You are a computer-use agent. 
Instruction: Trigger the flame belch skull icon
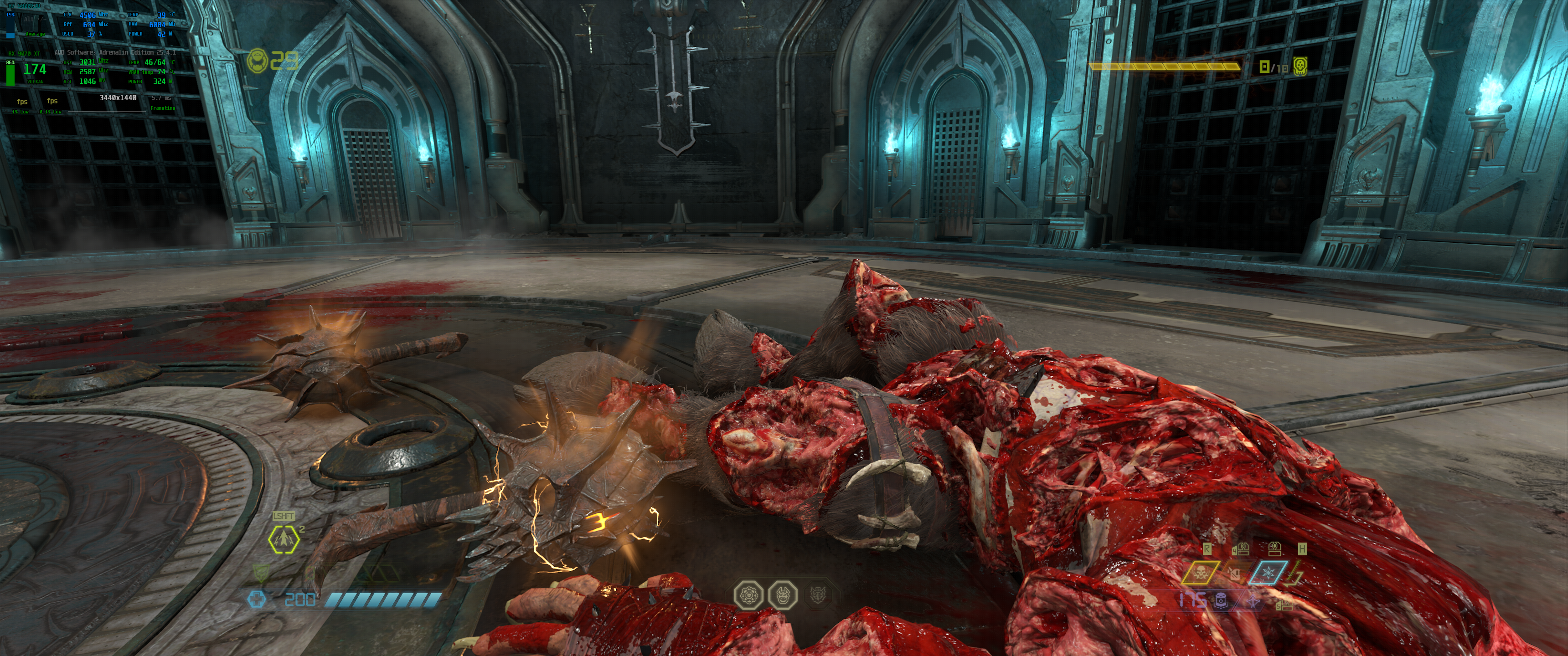[x=1200, y=573]
